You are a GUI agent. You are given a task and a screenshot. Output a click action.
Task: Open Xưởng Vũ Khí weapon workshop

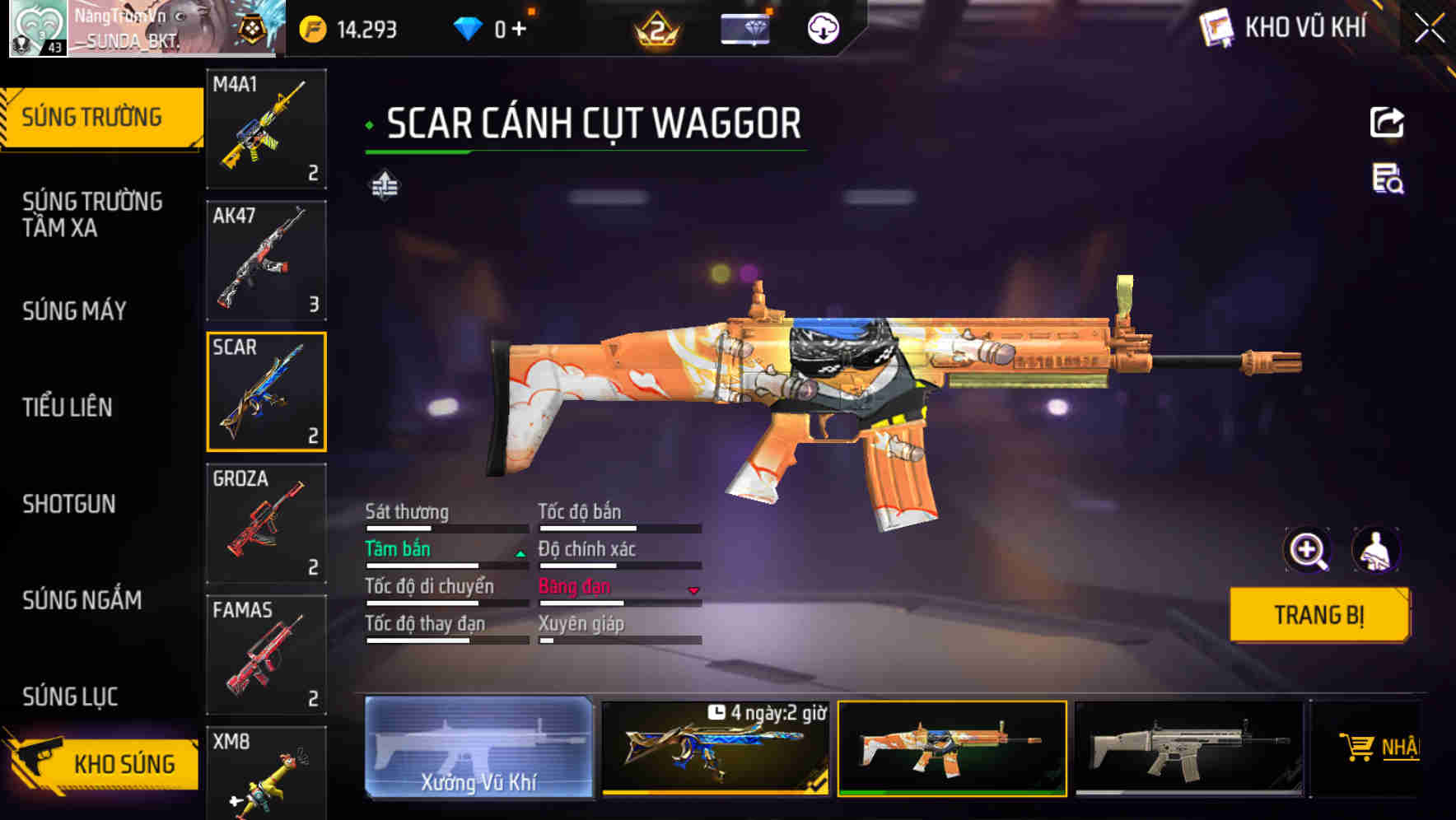click(x=478, y=748)
